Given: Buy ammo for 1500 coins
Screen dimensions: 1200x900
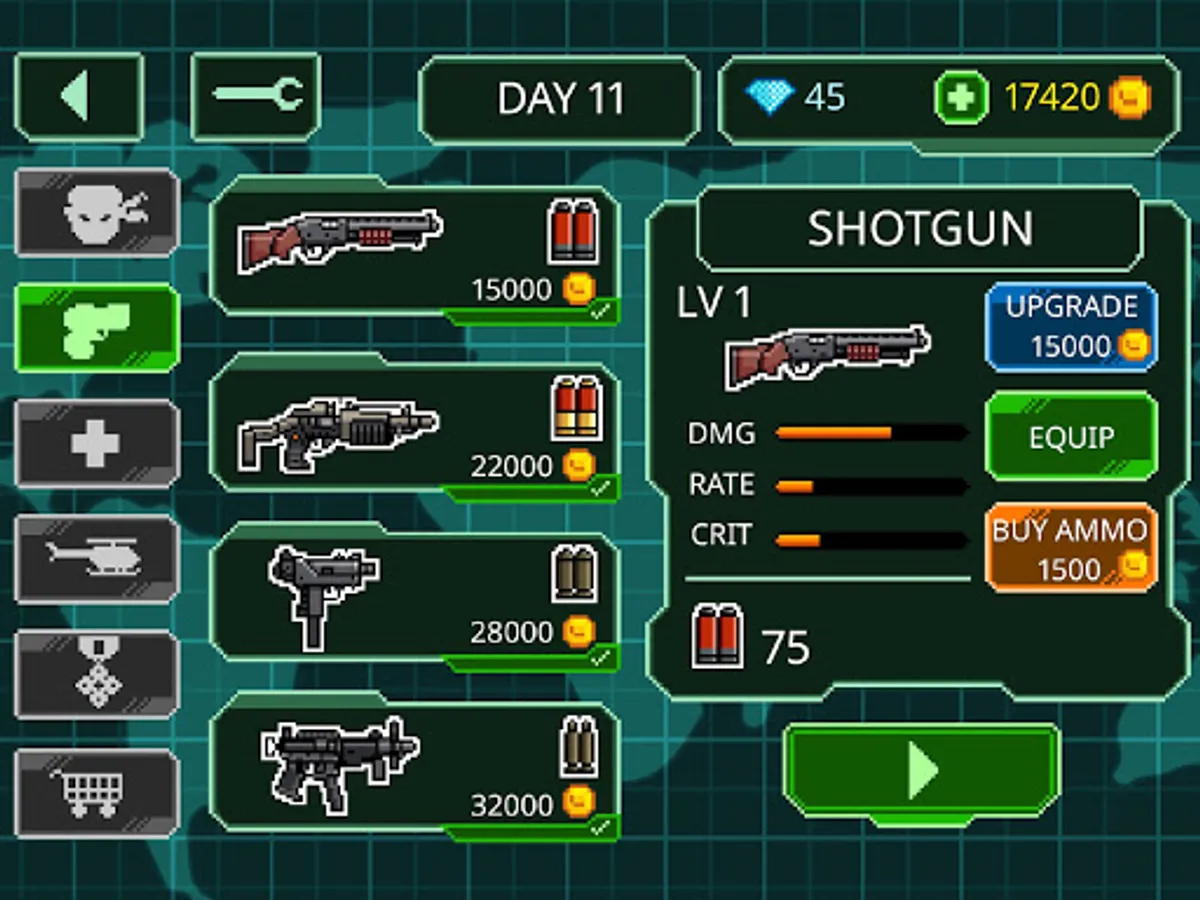Looking at the screenshot, I should (x=1071, y=548).
